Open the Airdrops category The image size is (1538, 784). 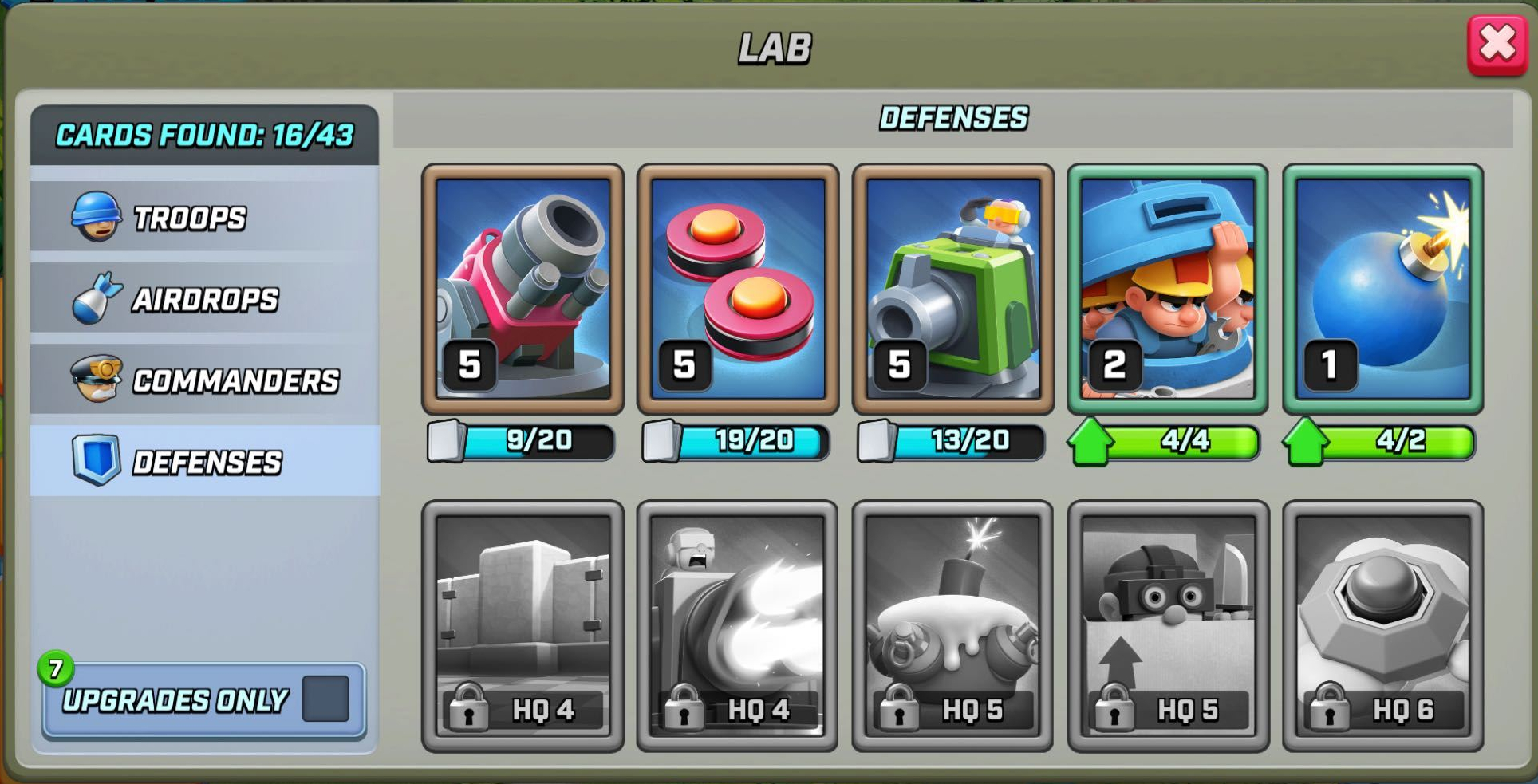(204, 299)
